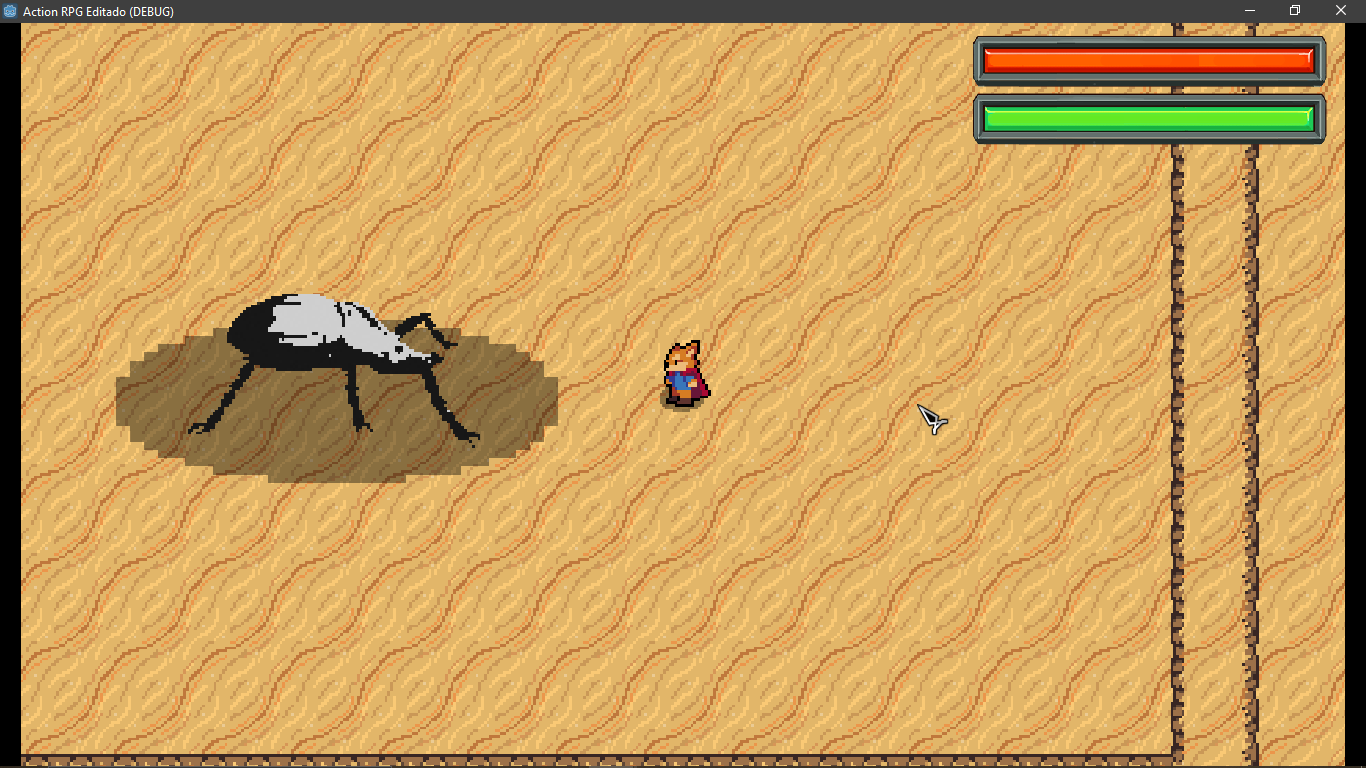This screenshot has height=768, width=1366.
Task: Click the maximize button of the game window
Action: coord(1293,10)
